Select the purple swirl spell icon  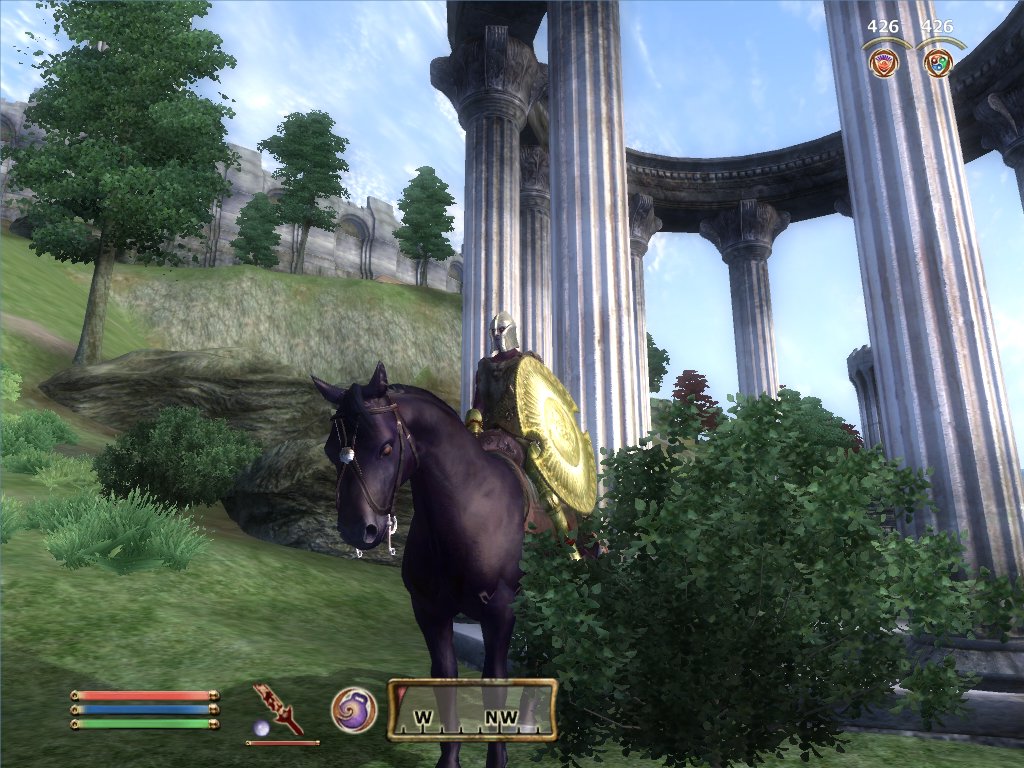click(354, 710)
